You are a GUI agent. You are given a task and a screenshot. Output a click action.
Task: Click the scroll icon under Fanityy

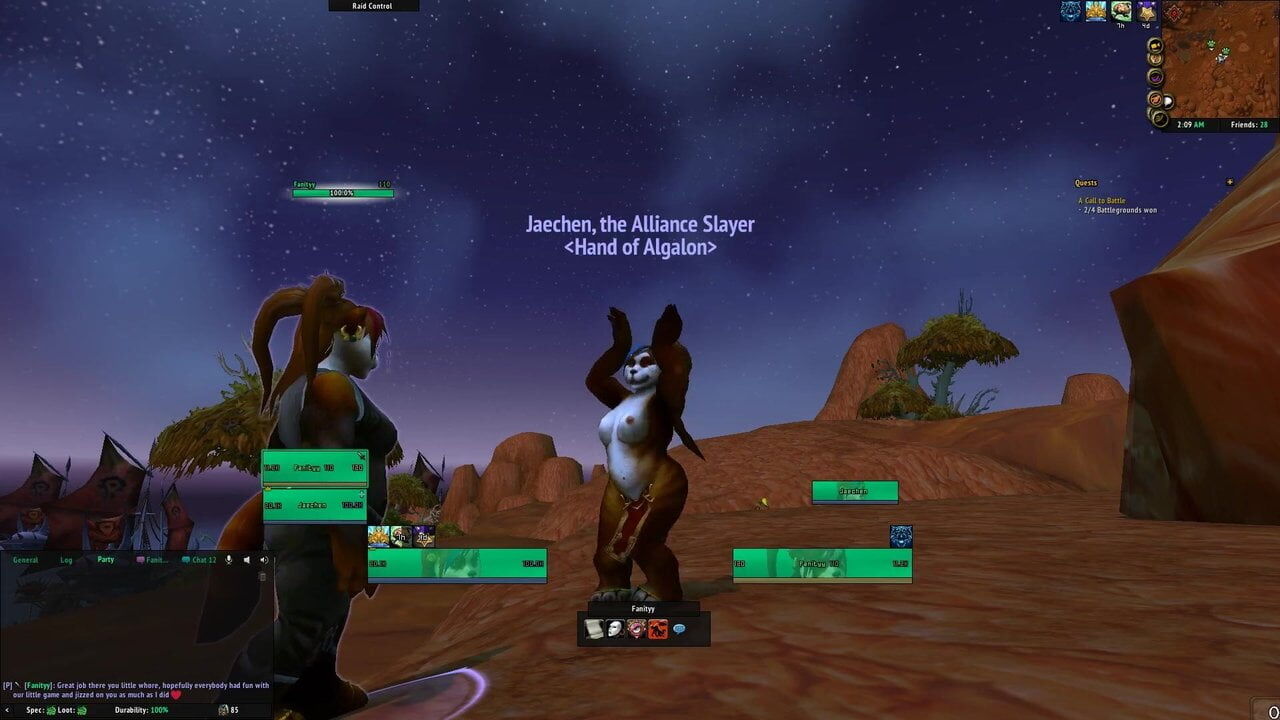(x=594, y=629)
